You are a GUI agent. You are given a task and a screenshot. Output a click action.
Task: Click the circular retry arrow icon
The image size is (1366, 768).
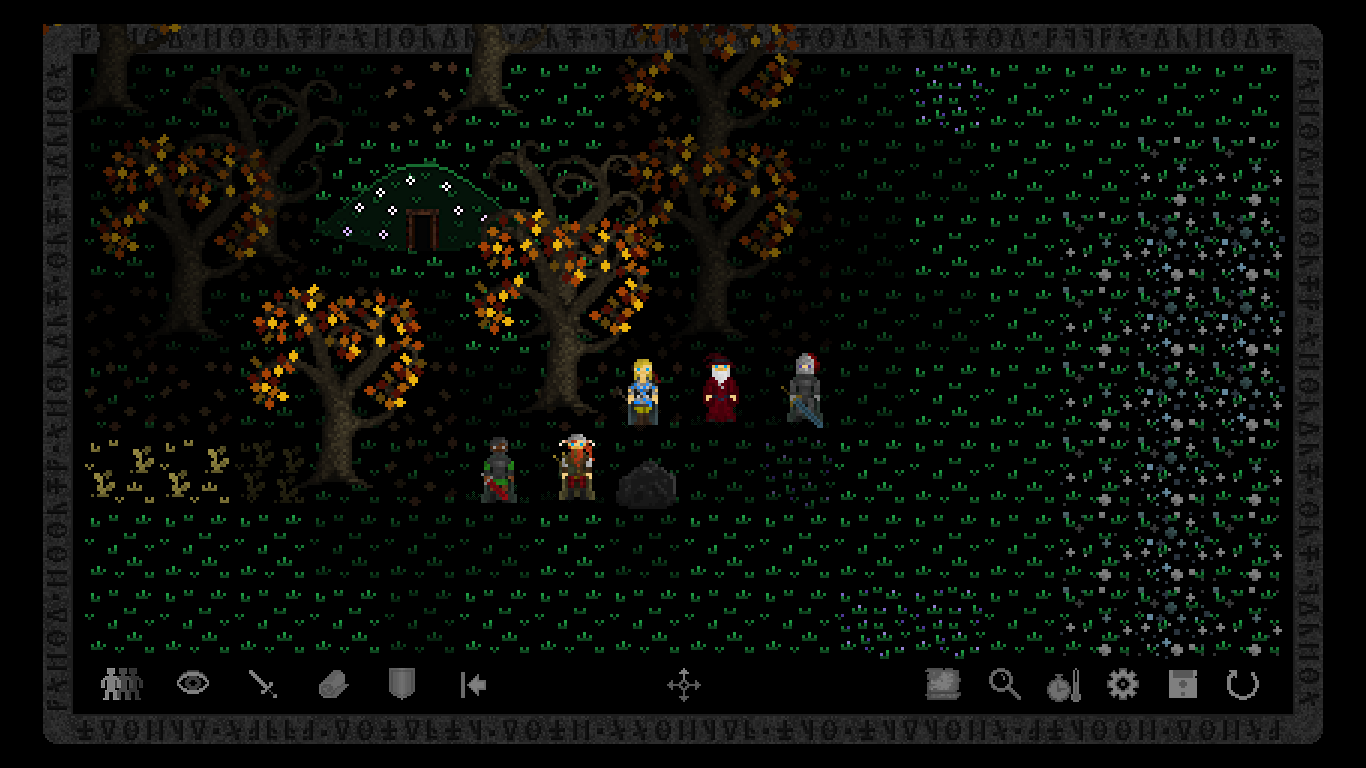click(1243, 685)
